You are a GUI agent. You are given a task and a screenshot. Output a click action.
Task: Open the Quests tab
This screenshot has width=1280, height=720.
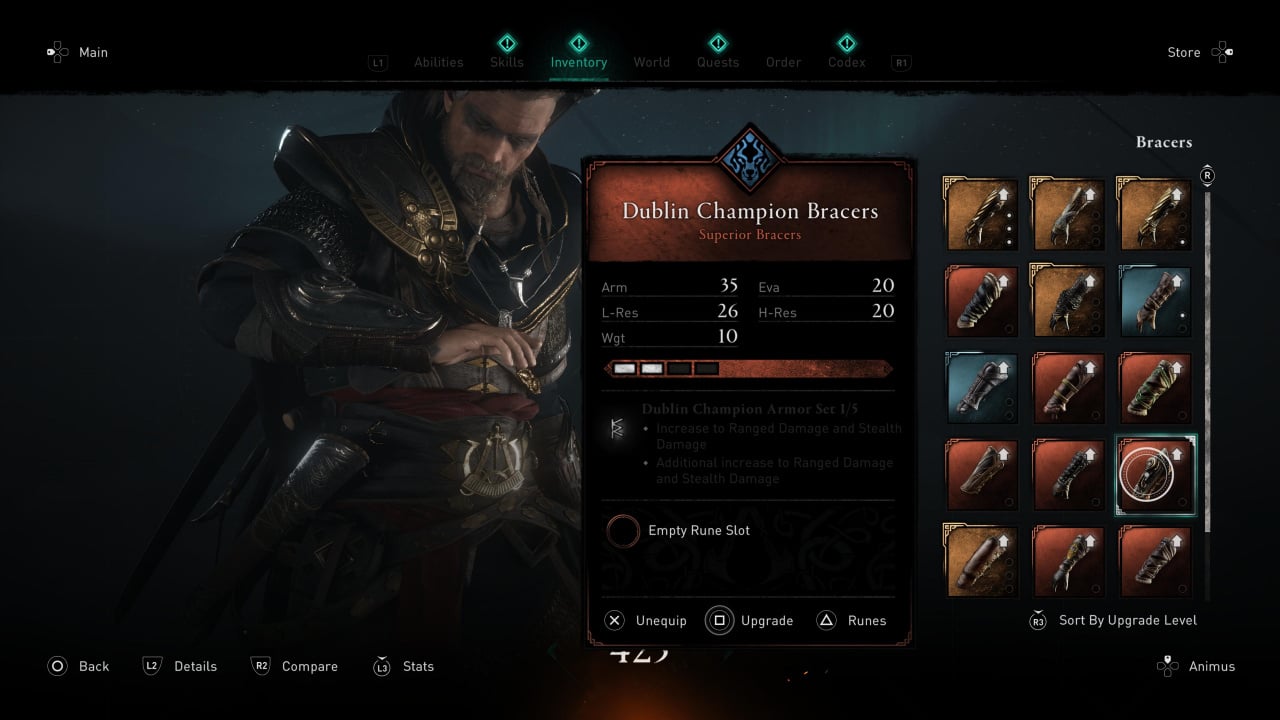tap(717, 62)
